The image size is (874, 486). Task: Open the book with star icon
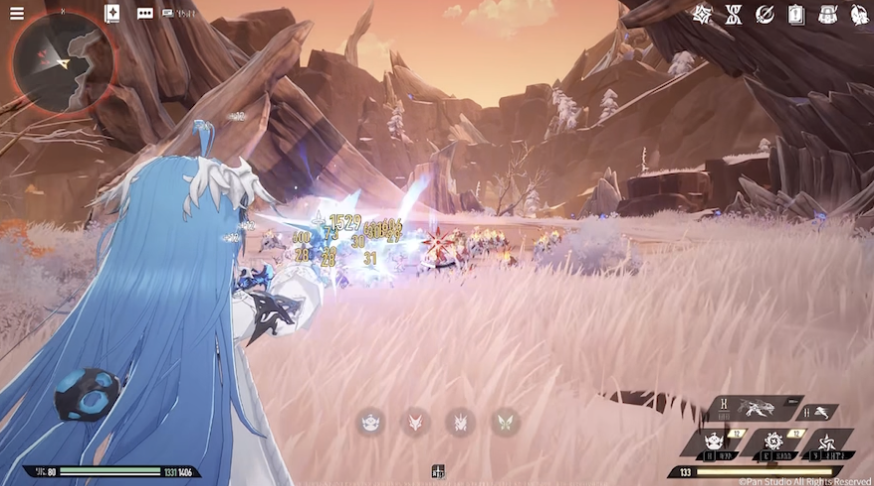pos(112,14)
